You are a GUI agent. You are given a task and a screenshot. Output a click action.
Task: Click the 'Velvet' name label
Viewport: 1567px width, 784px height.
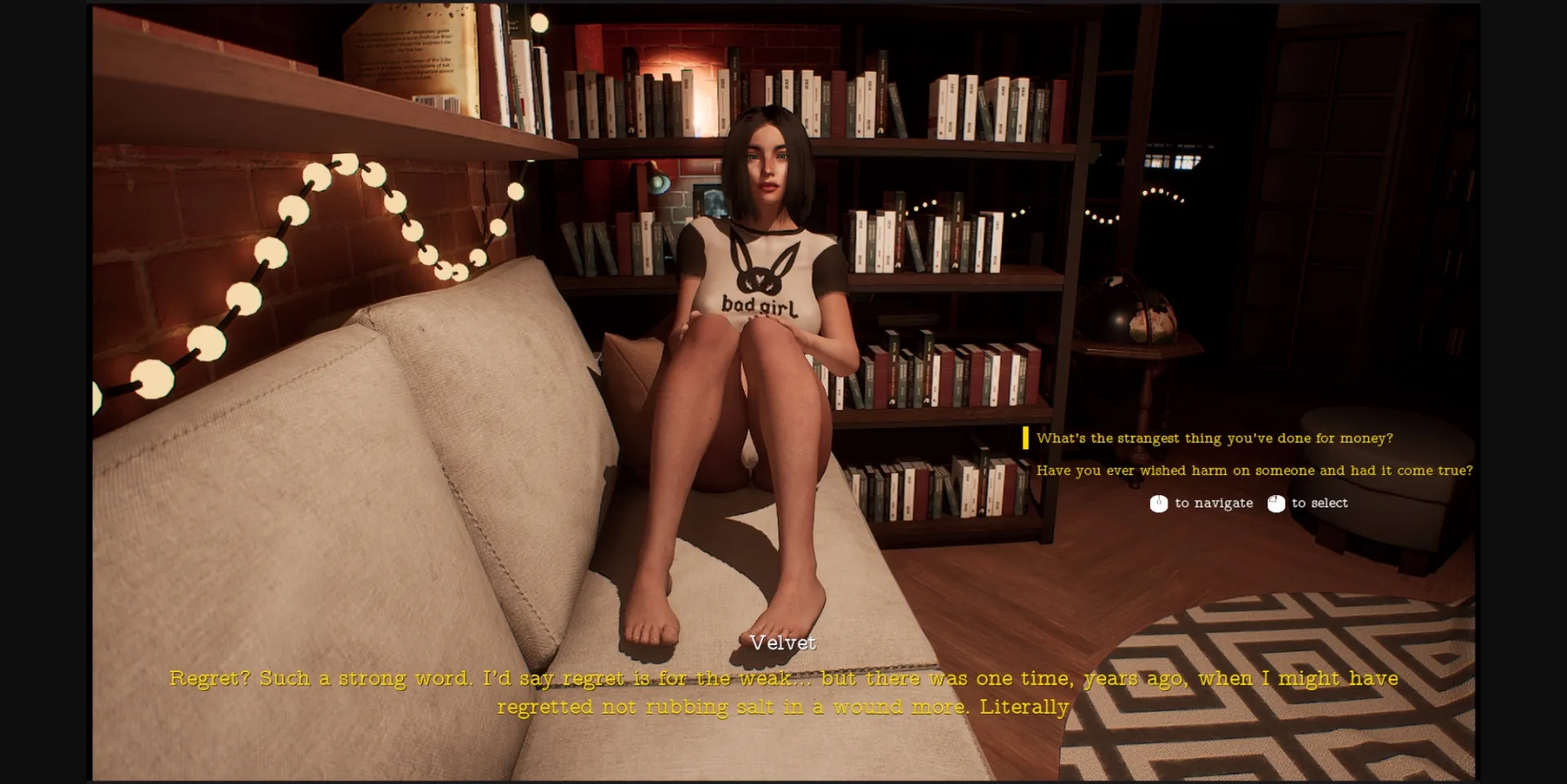click(x=783, y=644)
